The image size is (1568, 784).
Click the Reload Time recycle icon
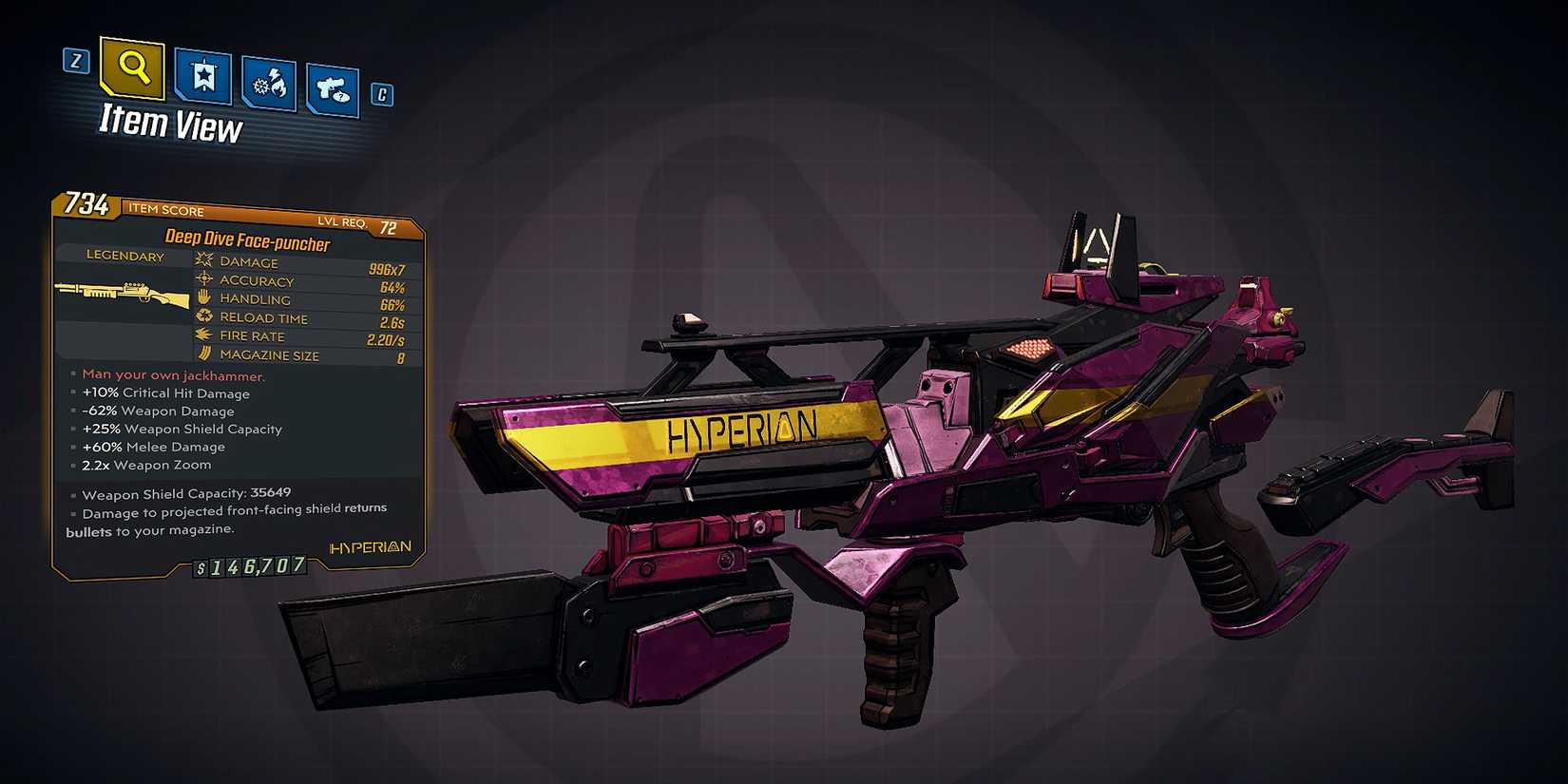point(202,316)
